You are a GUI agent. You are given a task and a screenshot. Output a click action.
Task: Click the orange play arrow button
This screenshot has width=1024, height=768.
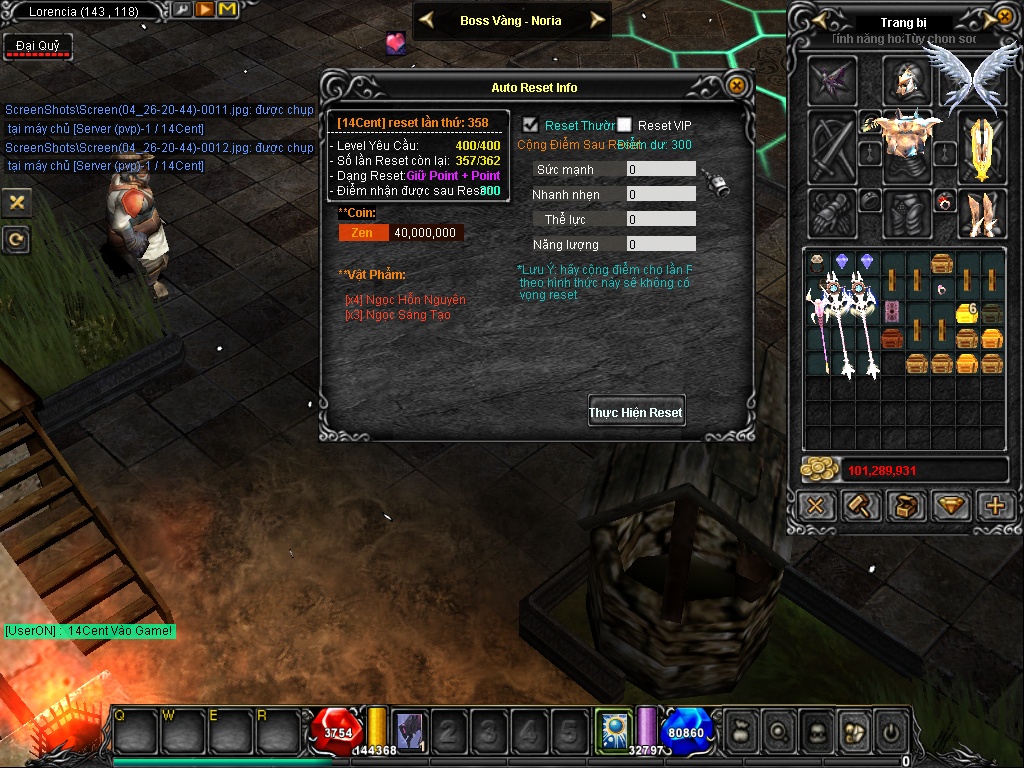click(204, 10)
